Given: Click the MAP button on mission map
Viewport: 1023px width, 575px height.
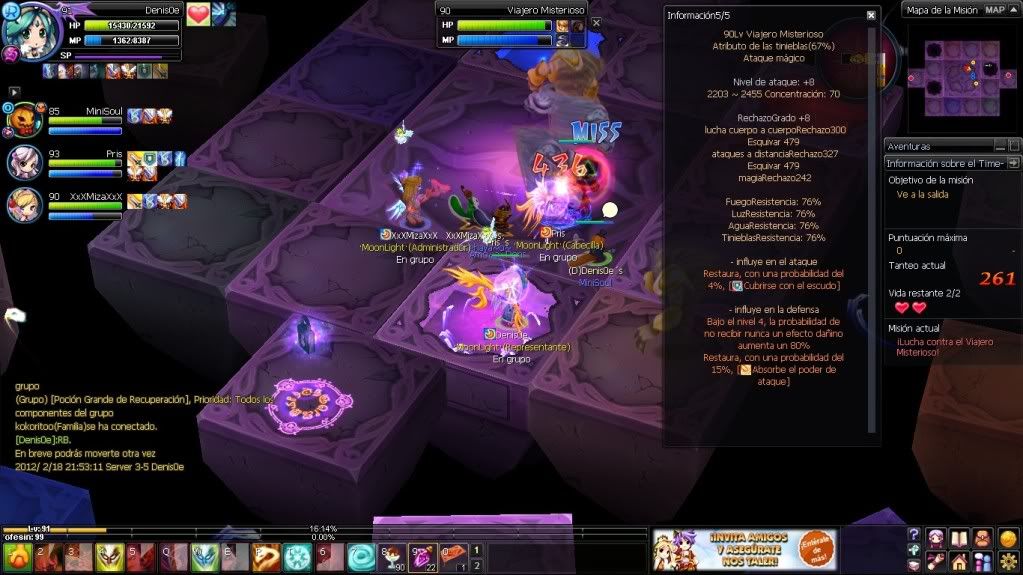Looking at the screenshot, I should 995,9.
